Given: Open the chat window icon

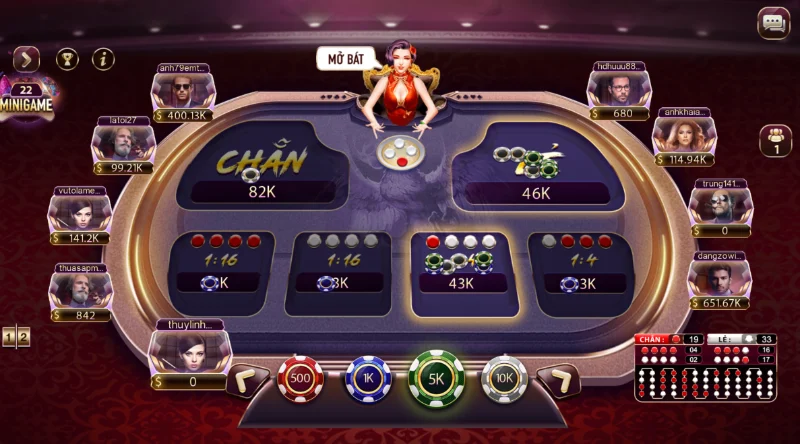Looking at the screenshot, I should tap(772, 23).
